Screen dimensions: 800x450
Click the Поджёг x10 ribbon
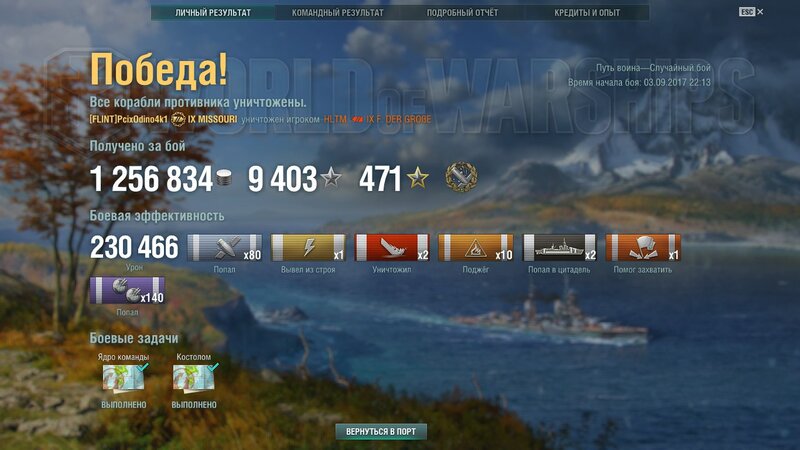475,247
